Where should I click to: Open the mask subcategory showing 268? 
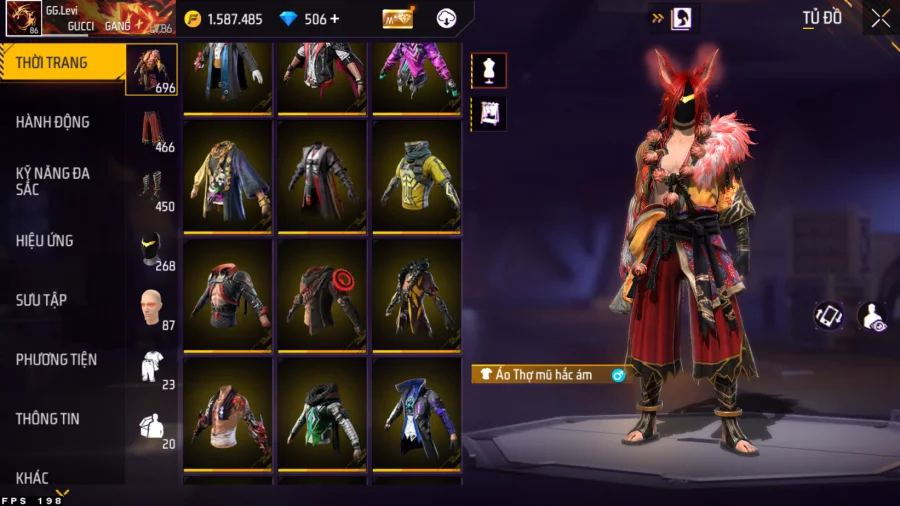(x=152, y=249)
